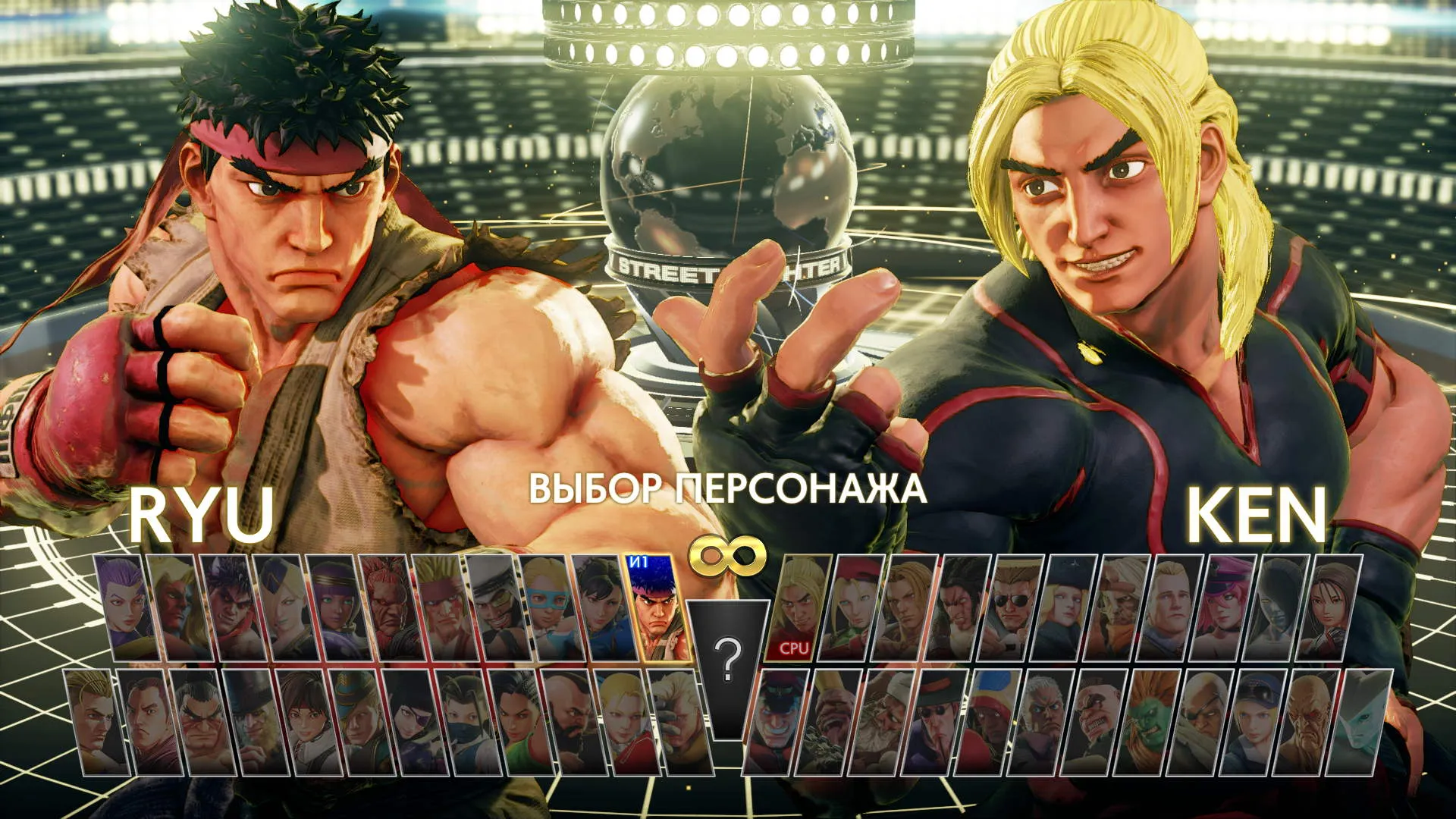The image size is (1456, 819).
Task: Pick Sagat with the eyepatch
Action: click(x=1205, y=722)
